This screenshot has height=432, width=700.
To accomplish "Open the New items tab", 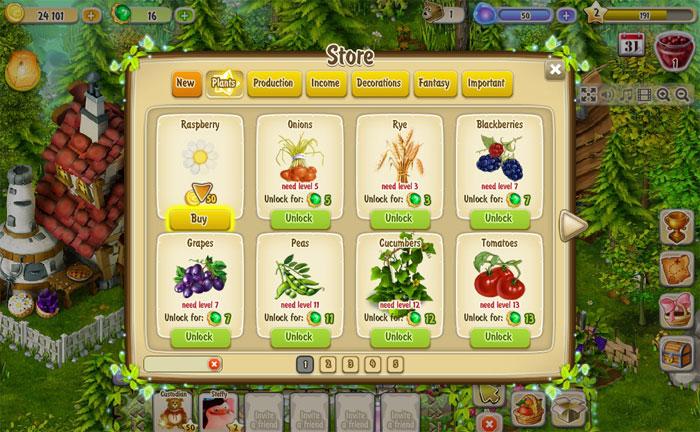I will 185,83.
